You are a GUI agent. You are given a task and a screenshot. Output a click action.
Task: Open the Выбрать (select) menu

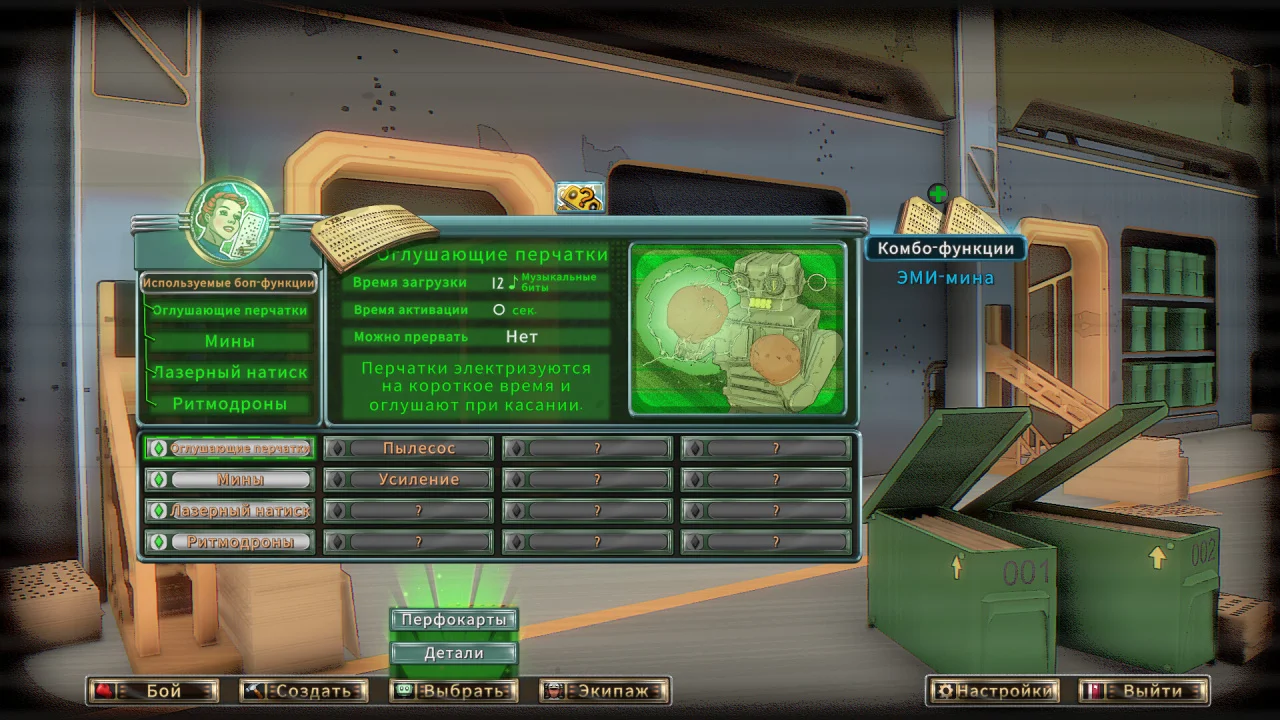[453, 690]
